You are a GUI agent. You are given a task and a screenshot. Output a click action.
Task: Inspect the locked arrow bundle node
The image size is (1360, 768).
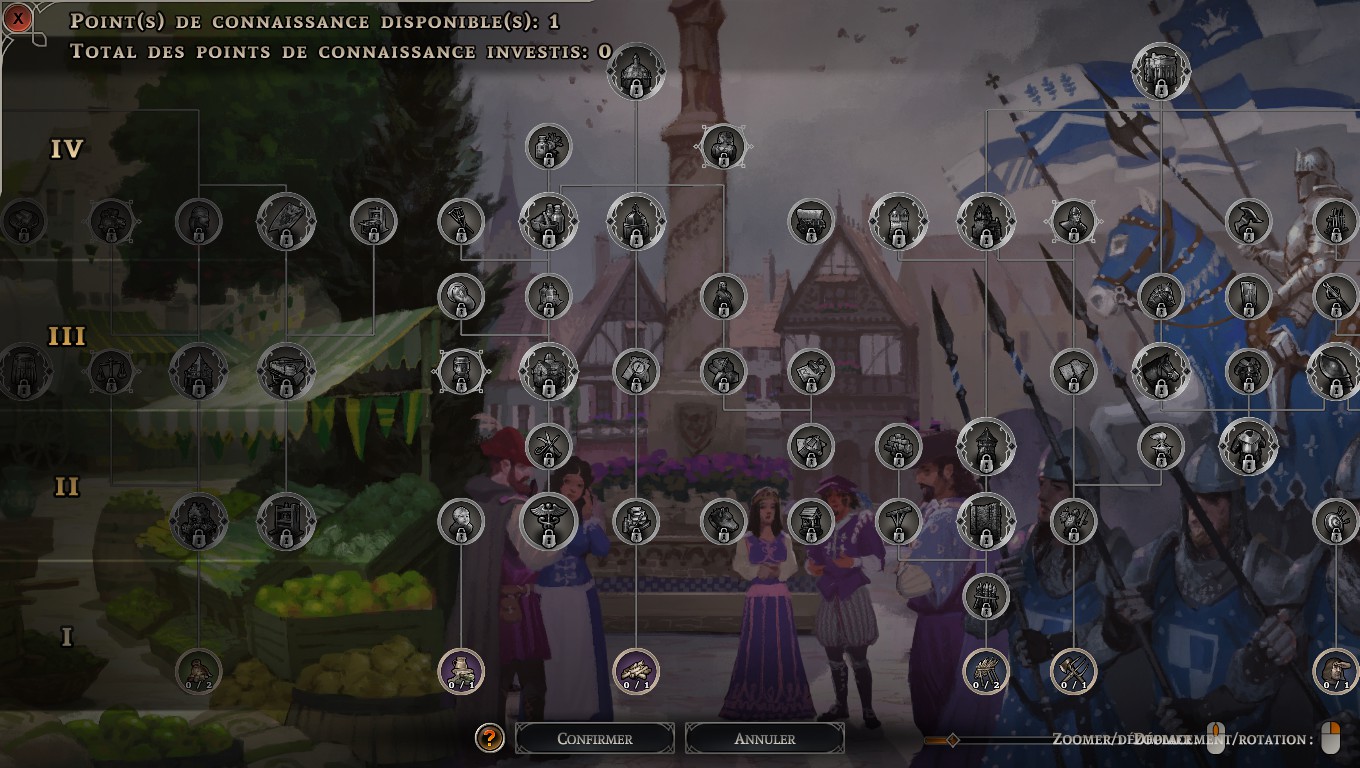tap(986, 595)
